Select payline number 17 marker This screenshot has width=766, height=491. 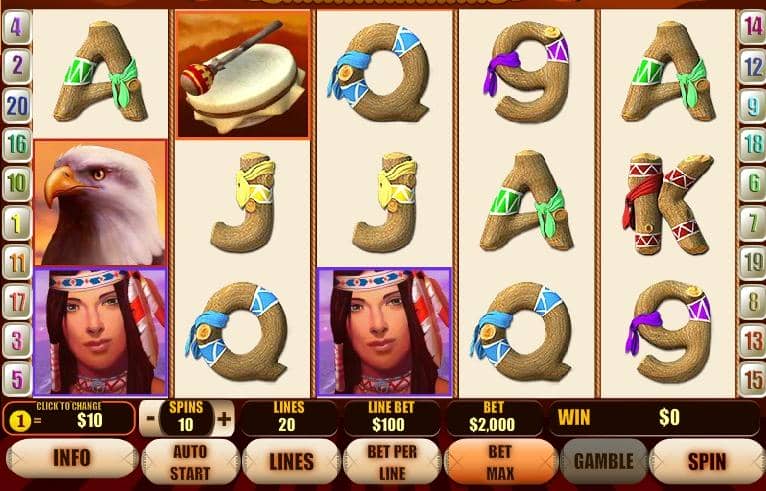click(16, 299)
